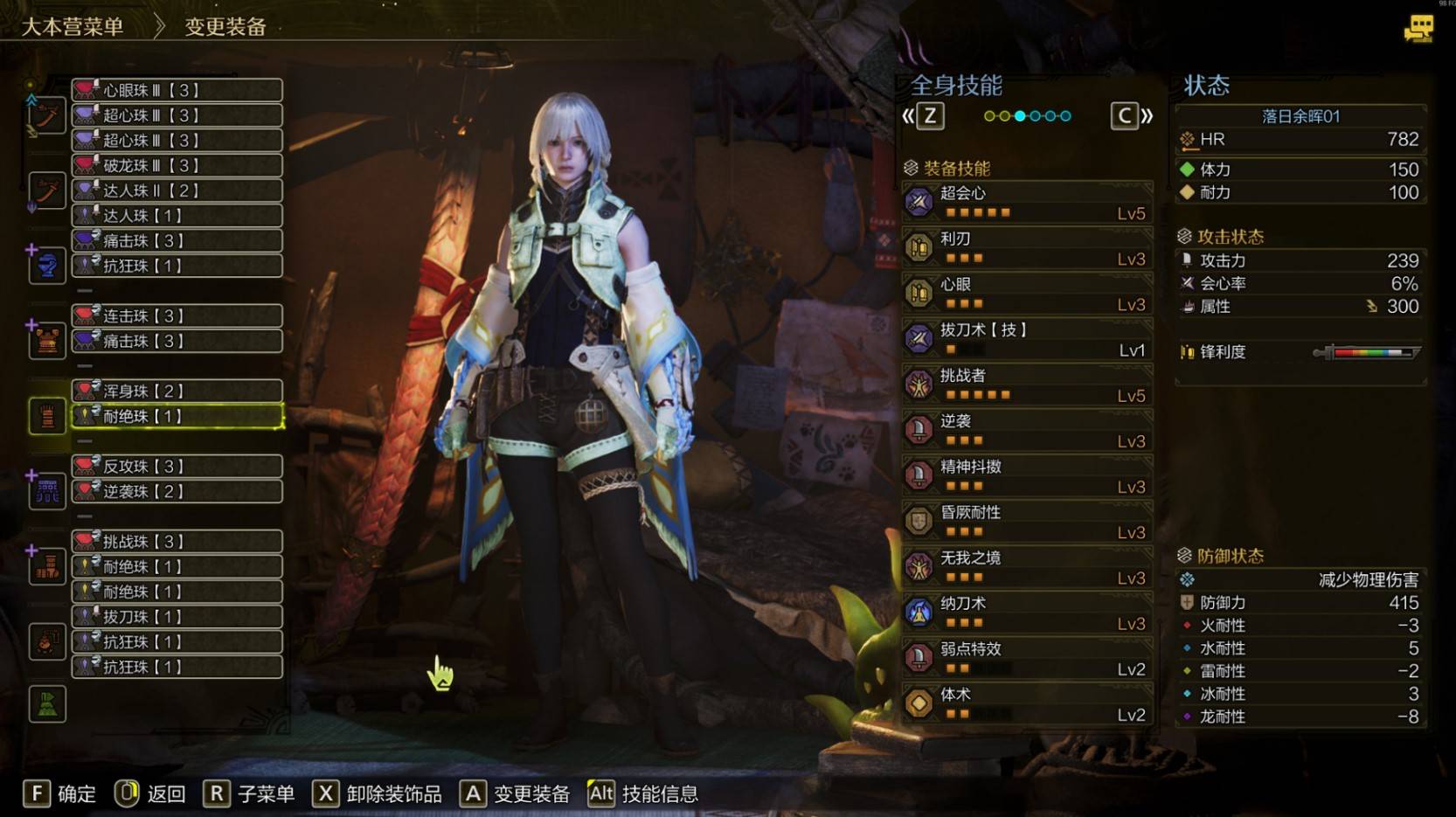Pick the 连击珠【3】decoration slot
This screenshot has width=1456, height=817.
pos(177,315)
